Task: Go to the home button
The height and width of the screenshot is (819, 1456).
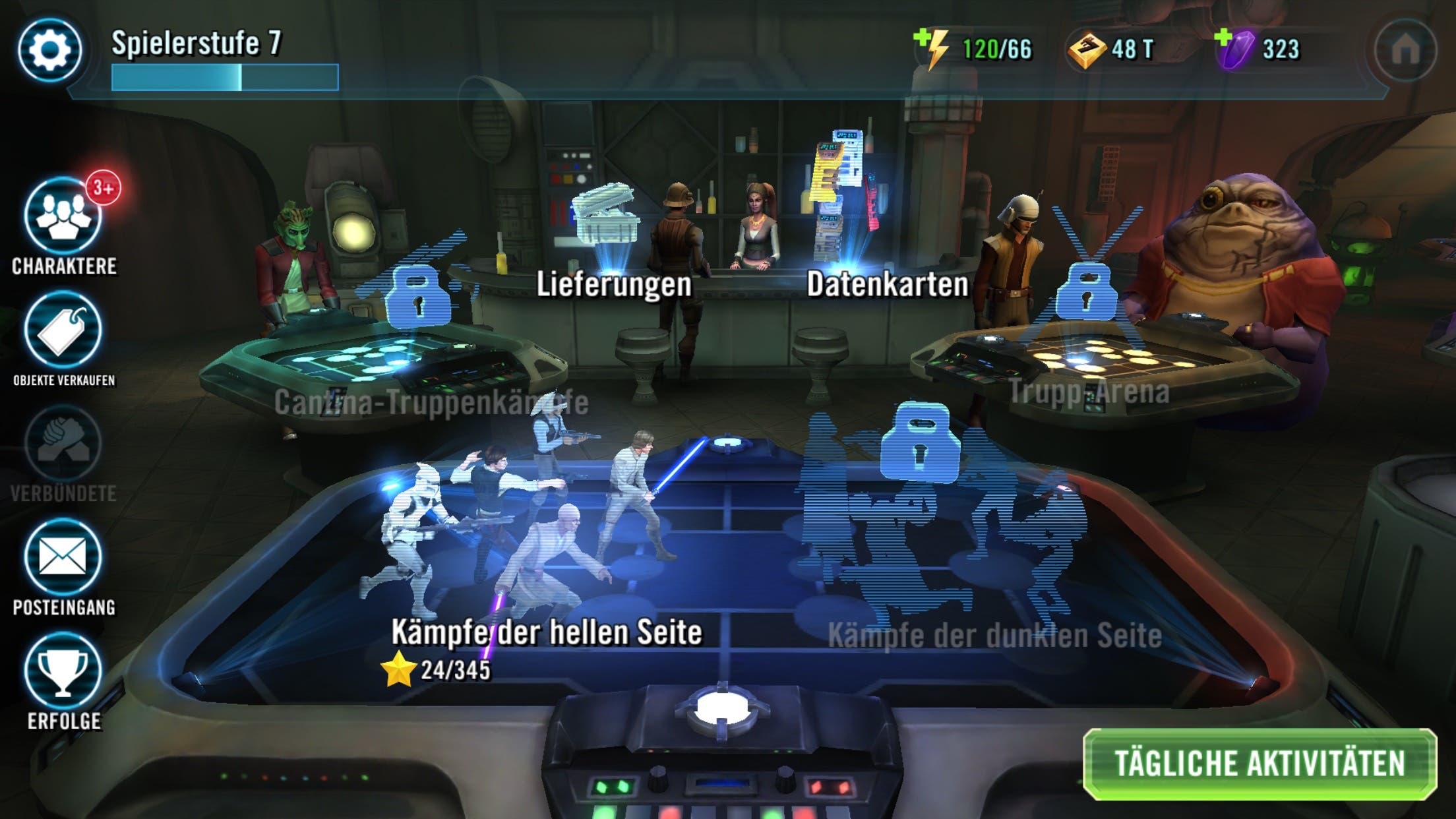Action: [1405, 50]
